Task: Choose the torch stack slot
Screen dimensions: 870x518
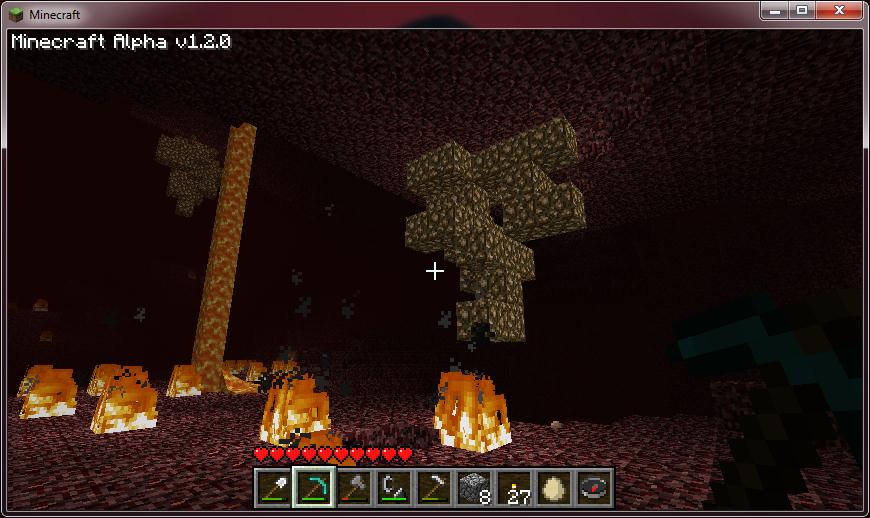Action: pos(513,487)
